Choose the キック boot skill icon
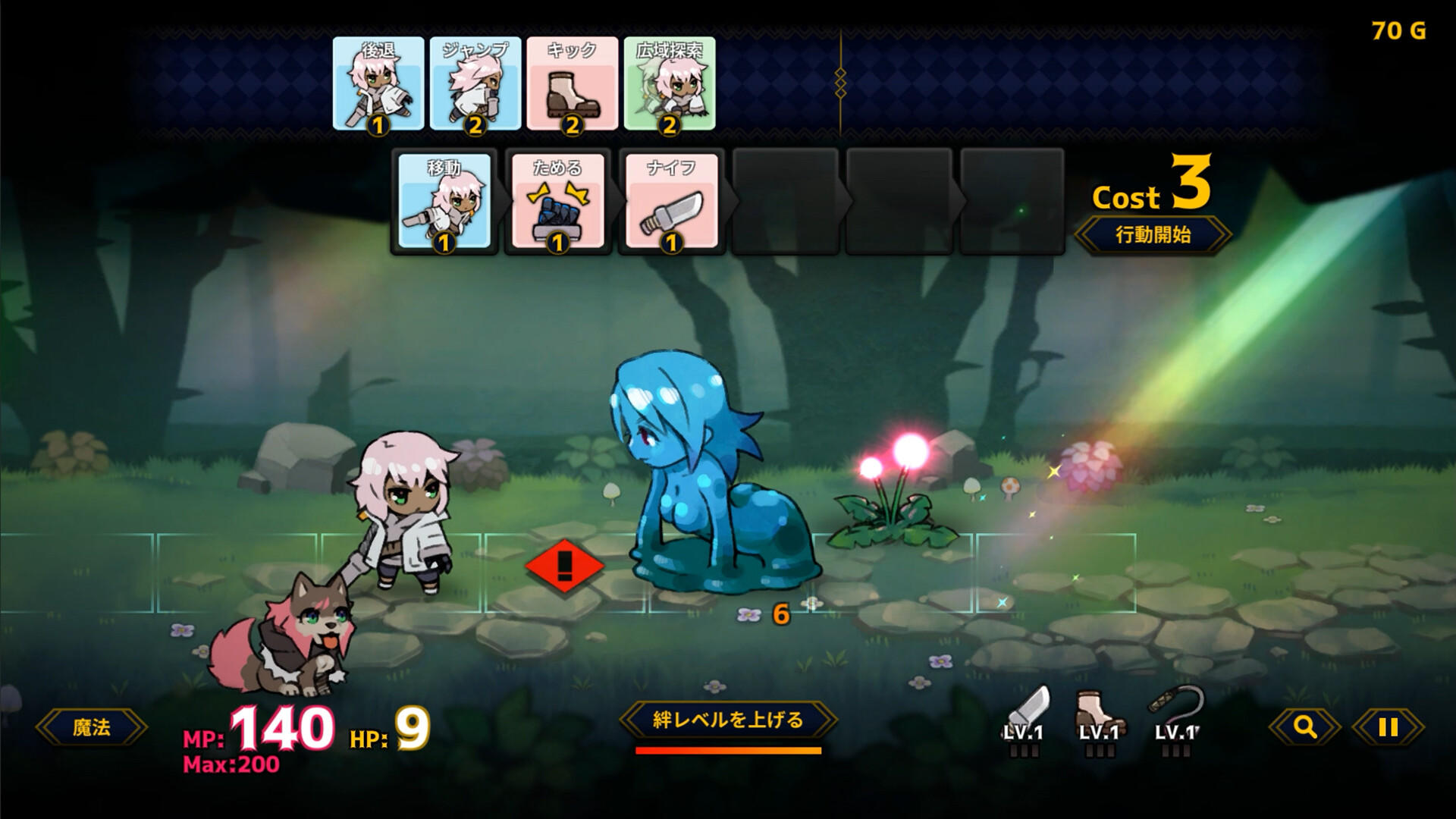Image resolution: width=1456 pixels, height=819 pixels. pos(571,85)
